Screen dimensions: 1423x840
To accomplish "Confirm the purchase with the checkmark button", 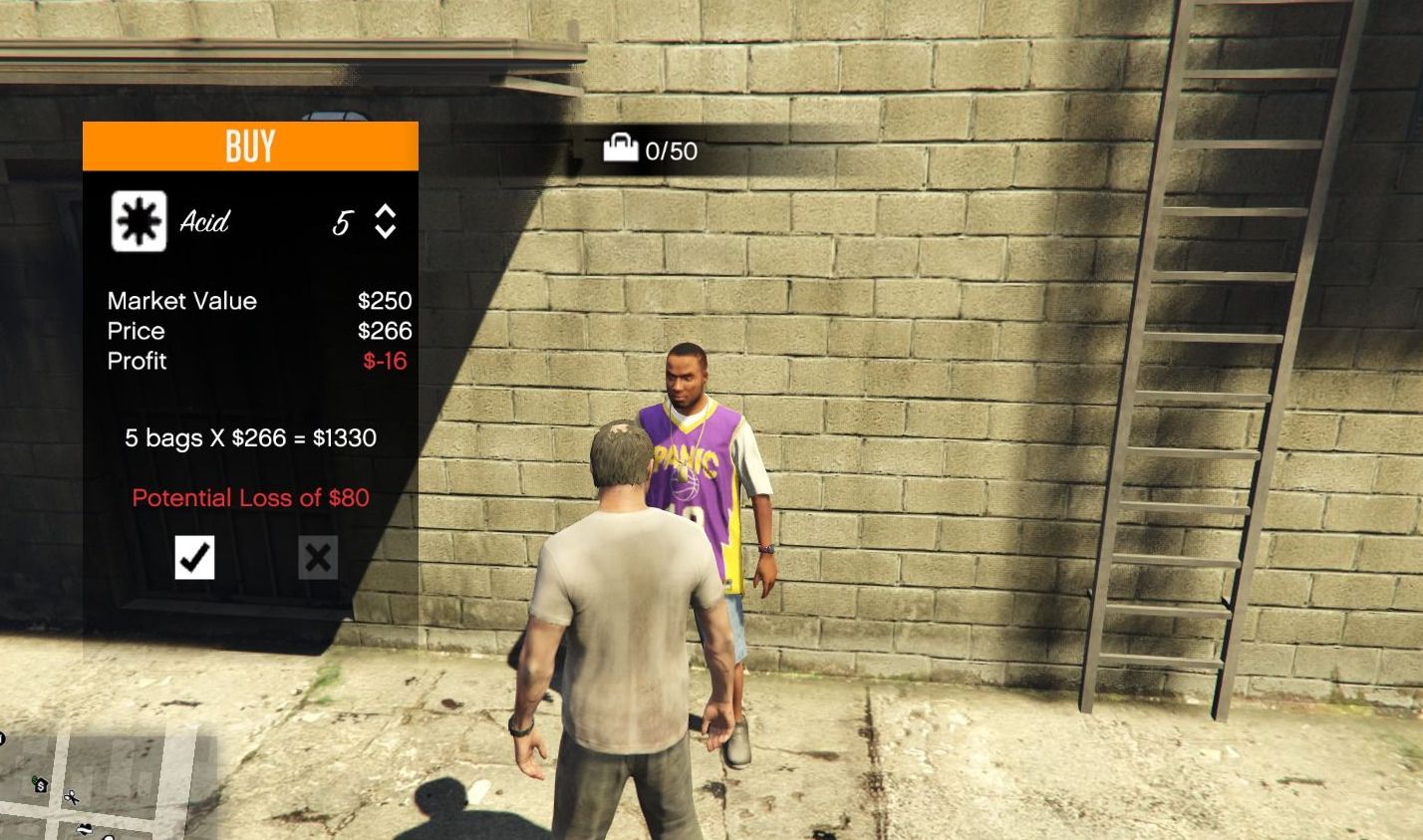I will click(194, 557).
